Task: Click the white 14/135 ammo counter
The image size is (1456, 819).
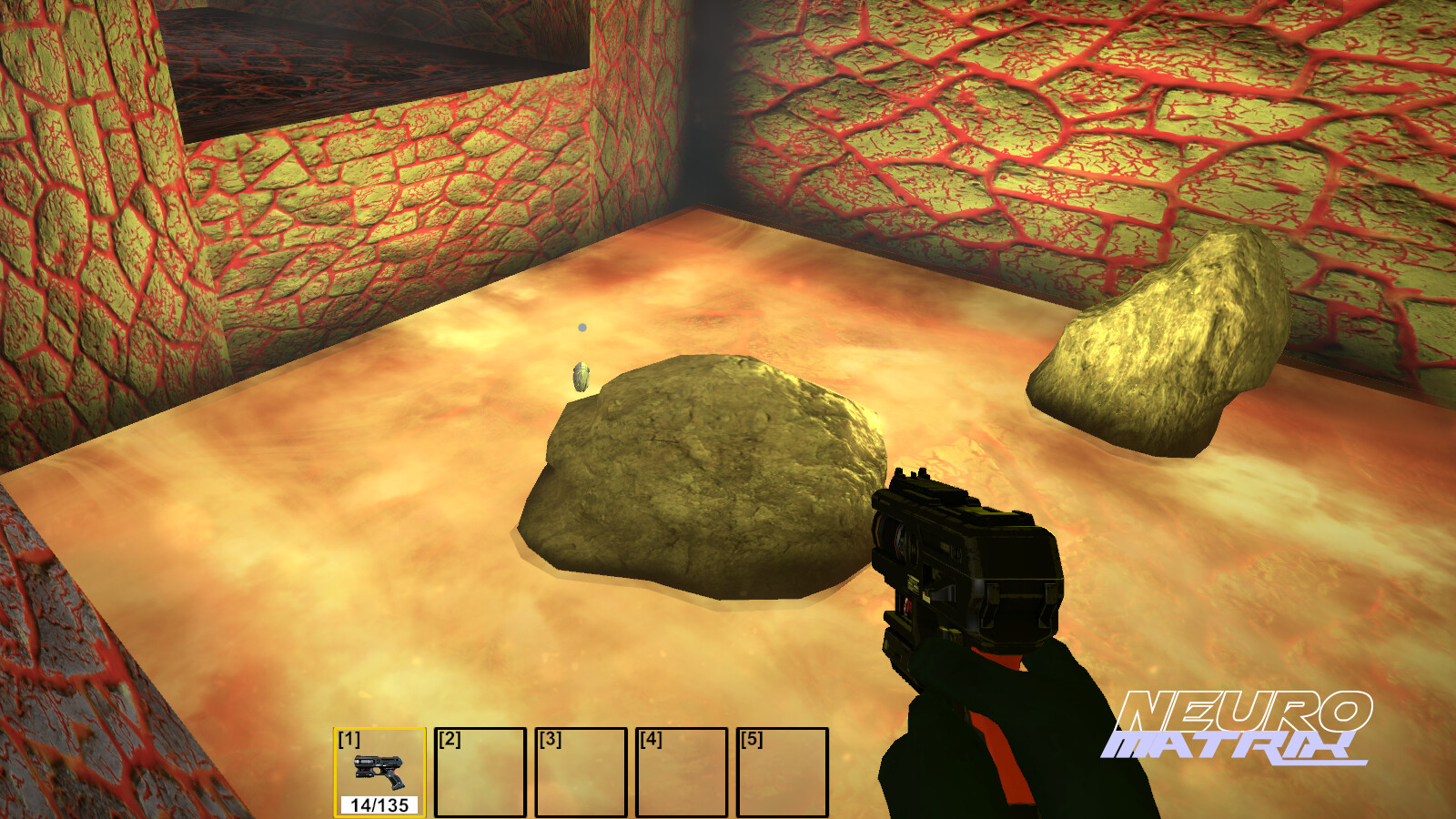Action: click(380, 804)
